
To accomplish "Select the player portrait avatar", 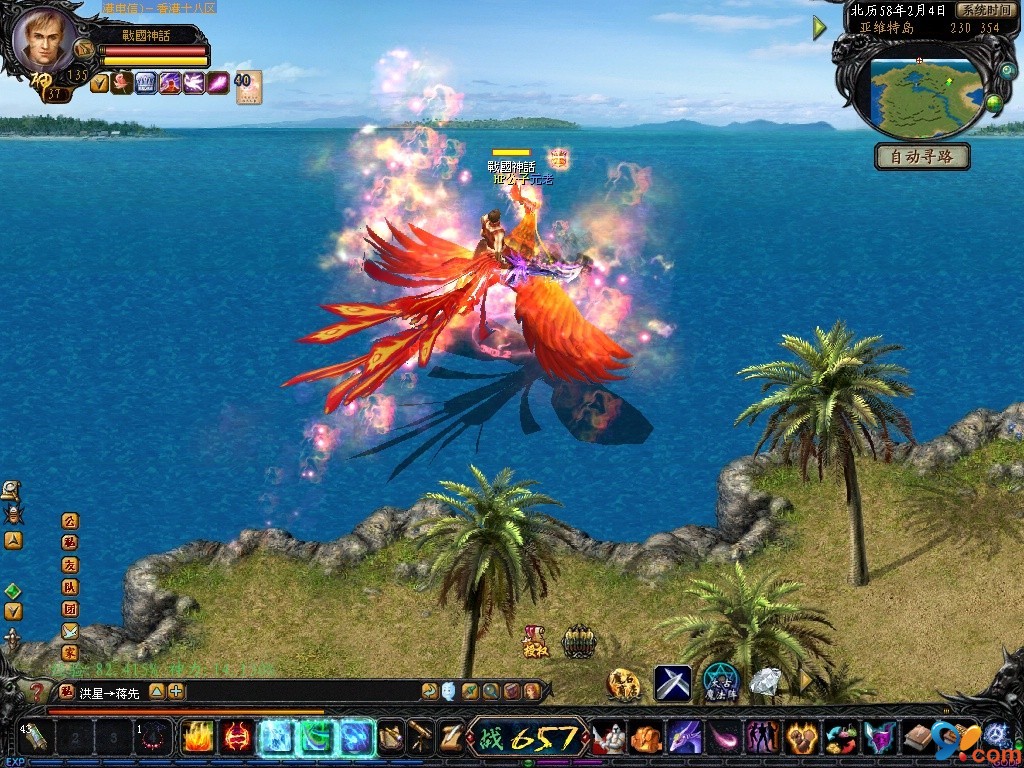I will point(43,40).
